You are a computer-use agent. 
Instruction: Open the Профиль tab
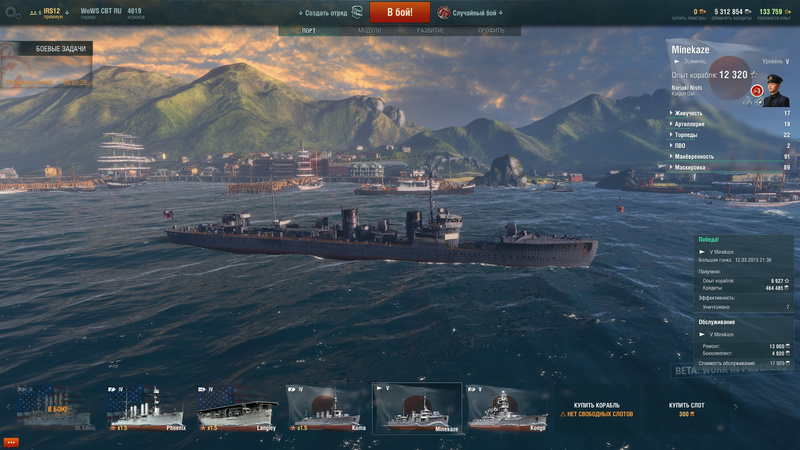491,31
